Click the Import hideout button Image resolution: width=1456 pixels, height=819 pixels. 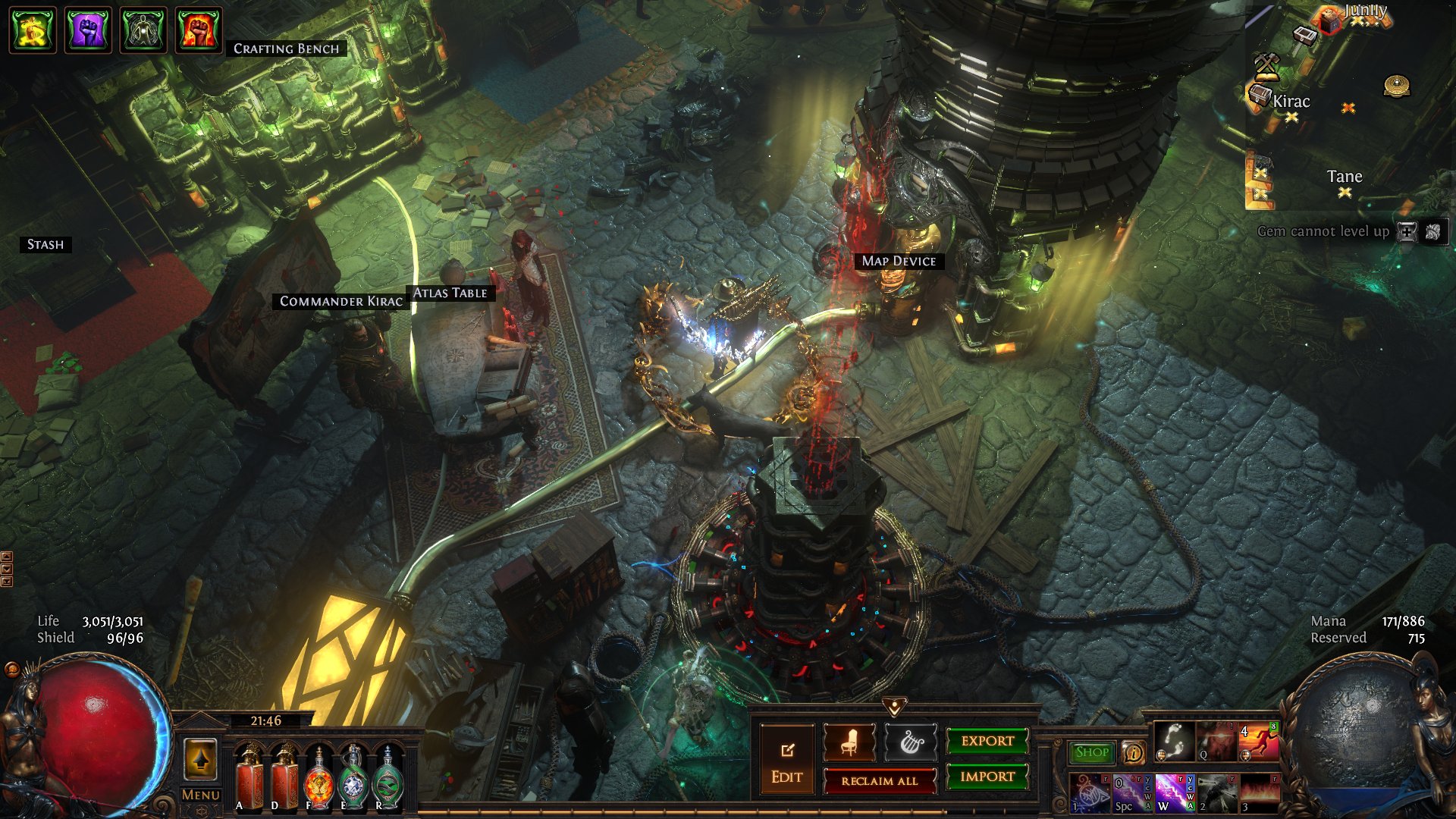pos(987,777)
